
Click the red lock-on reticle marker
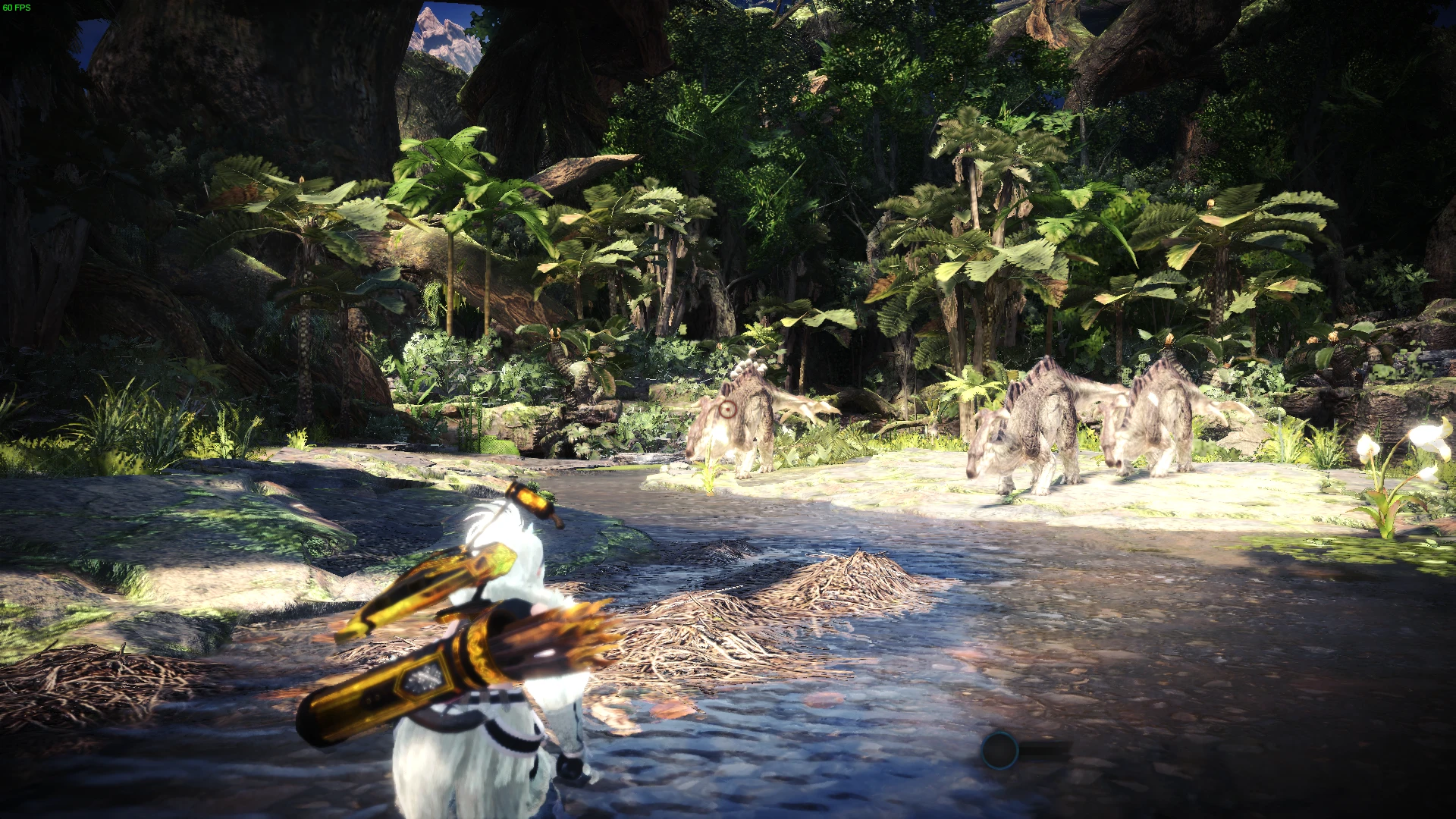pyautogui.click(x=727, y=410)
